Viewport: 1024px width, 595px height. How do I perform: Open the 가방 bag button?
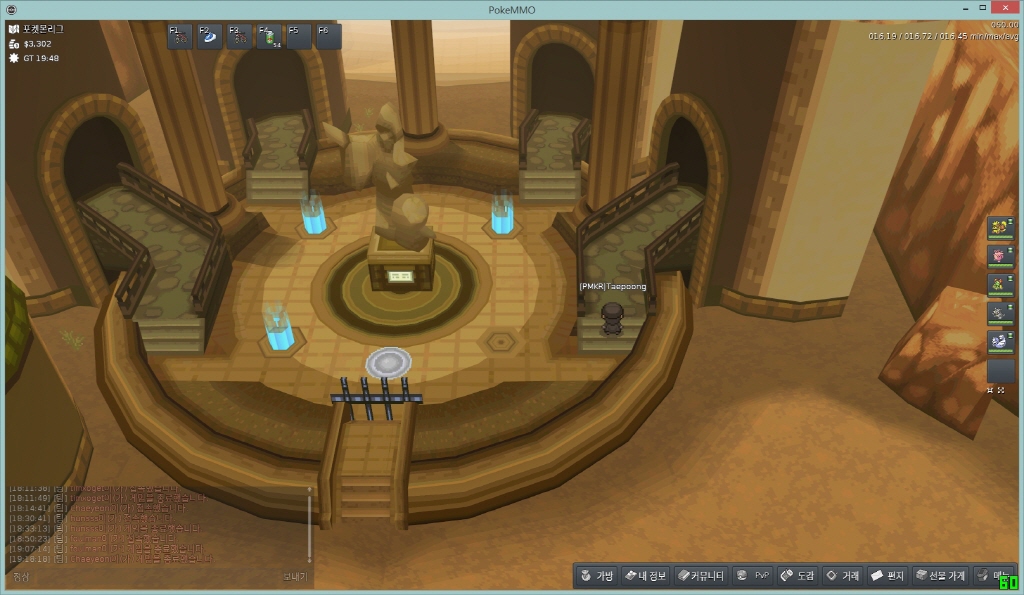pos(596,576)
